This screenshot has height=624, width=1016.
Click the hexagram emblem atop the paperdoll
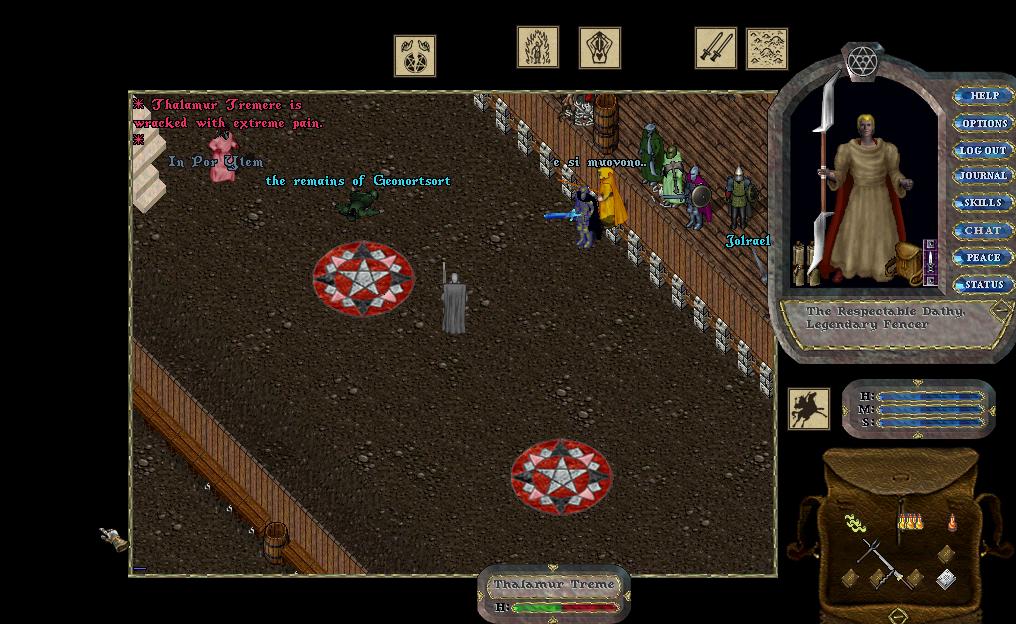point(861,62)
